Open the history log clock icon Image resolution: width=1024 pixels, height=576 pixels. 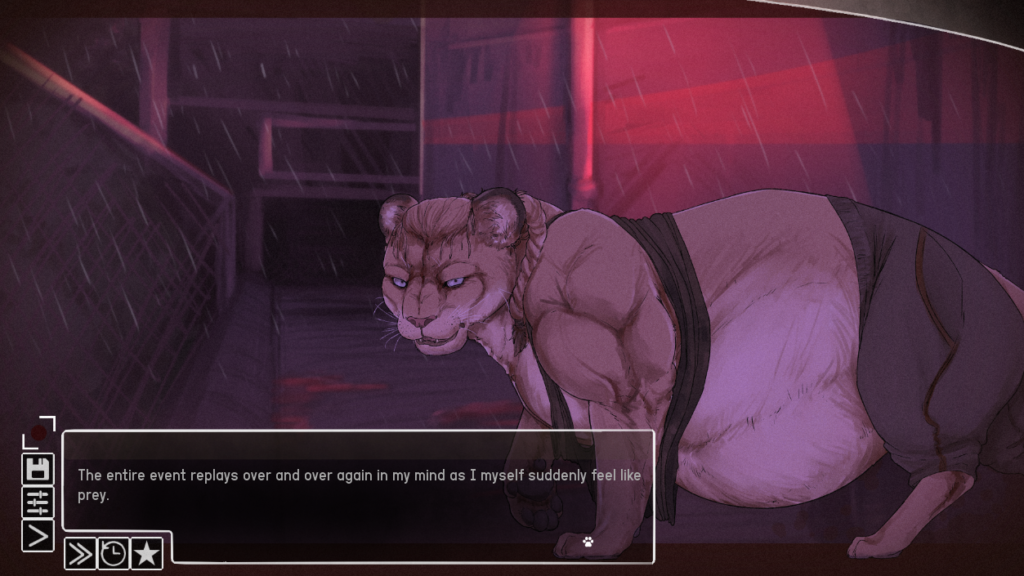point(113,553)
